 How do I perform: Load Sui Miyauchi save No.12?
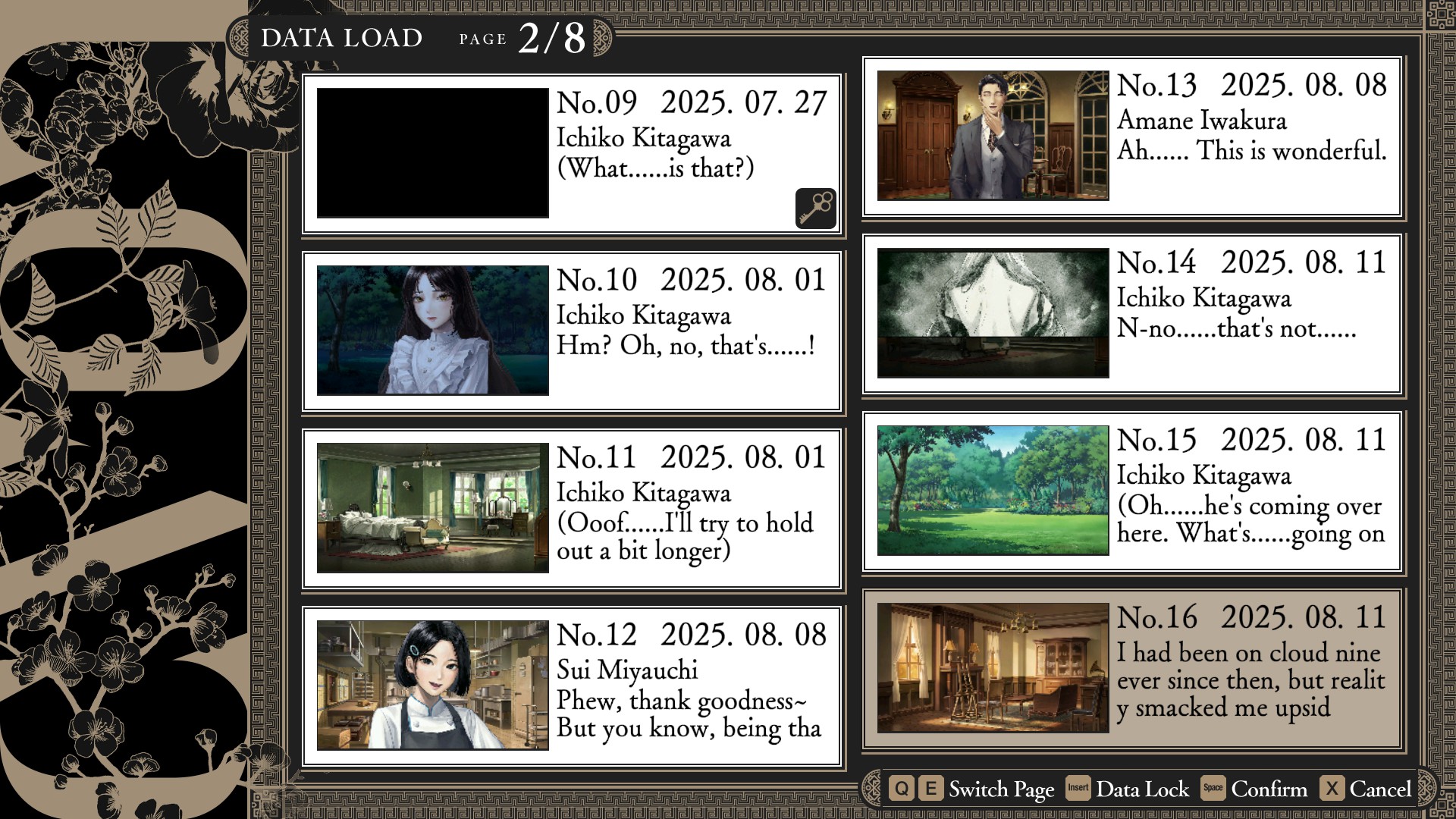pyautogui.click(x=571, y=686)
